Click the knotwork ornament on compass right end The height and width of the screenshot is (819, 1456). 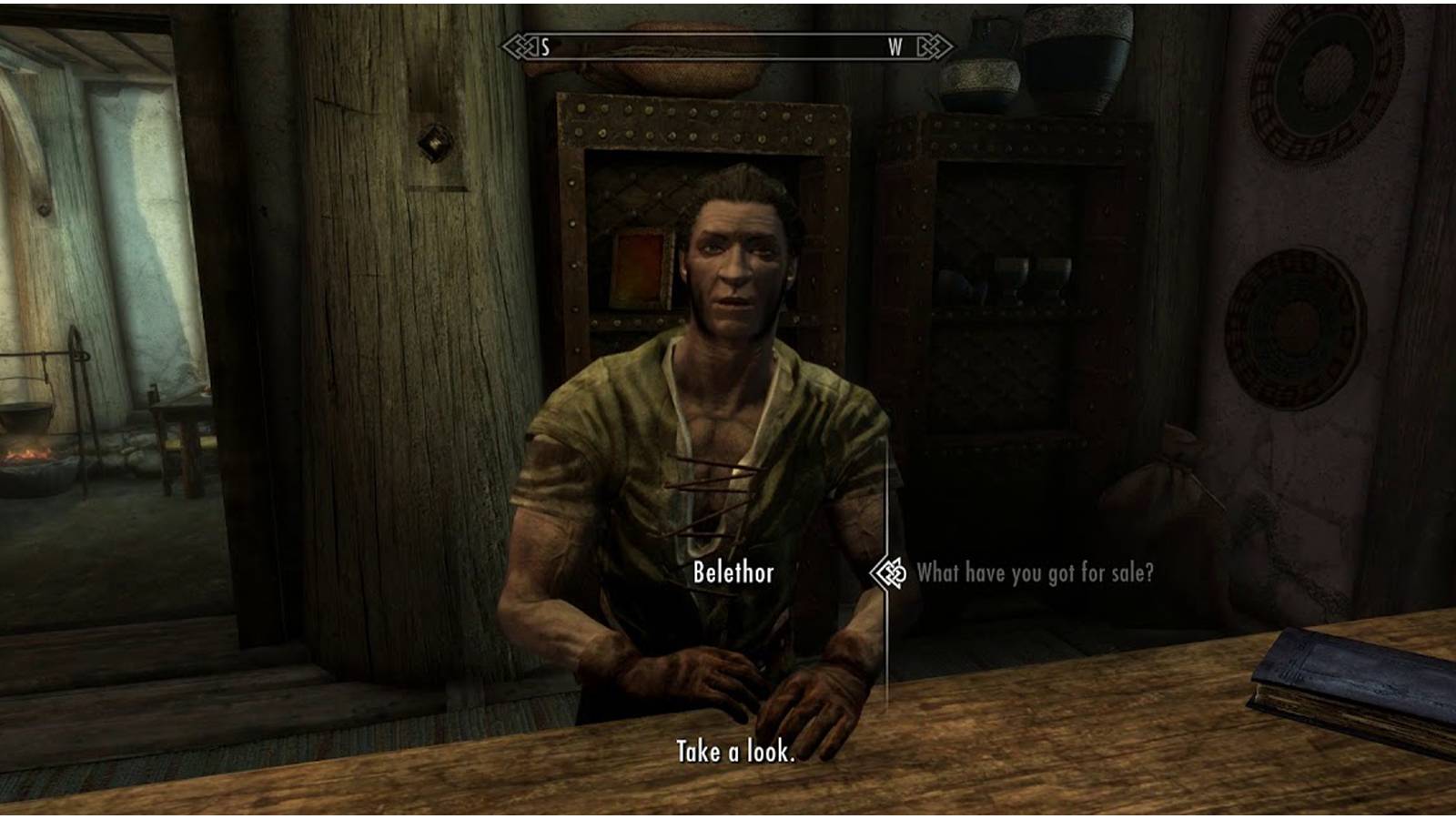(934, 47)
